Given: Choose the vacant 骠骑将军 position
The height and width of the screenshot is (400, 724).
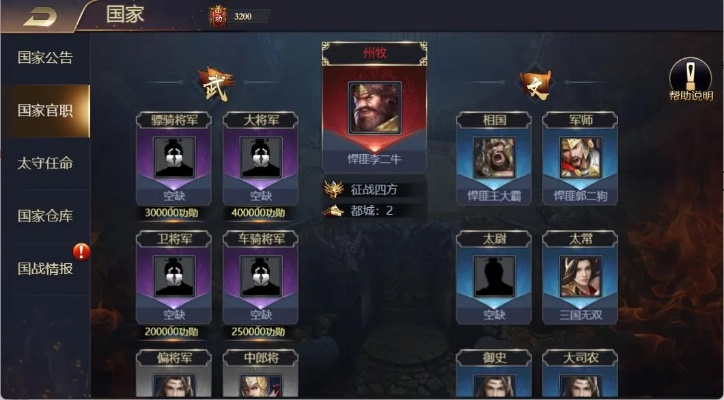Looking at the screenshot, I should tap(174, 158).
